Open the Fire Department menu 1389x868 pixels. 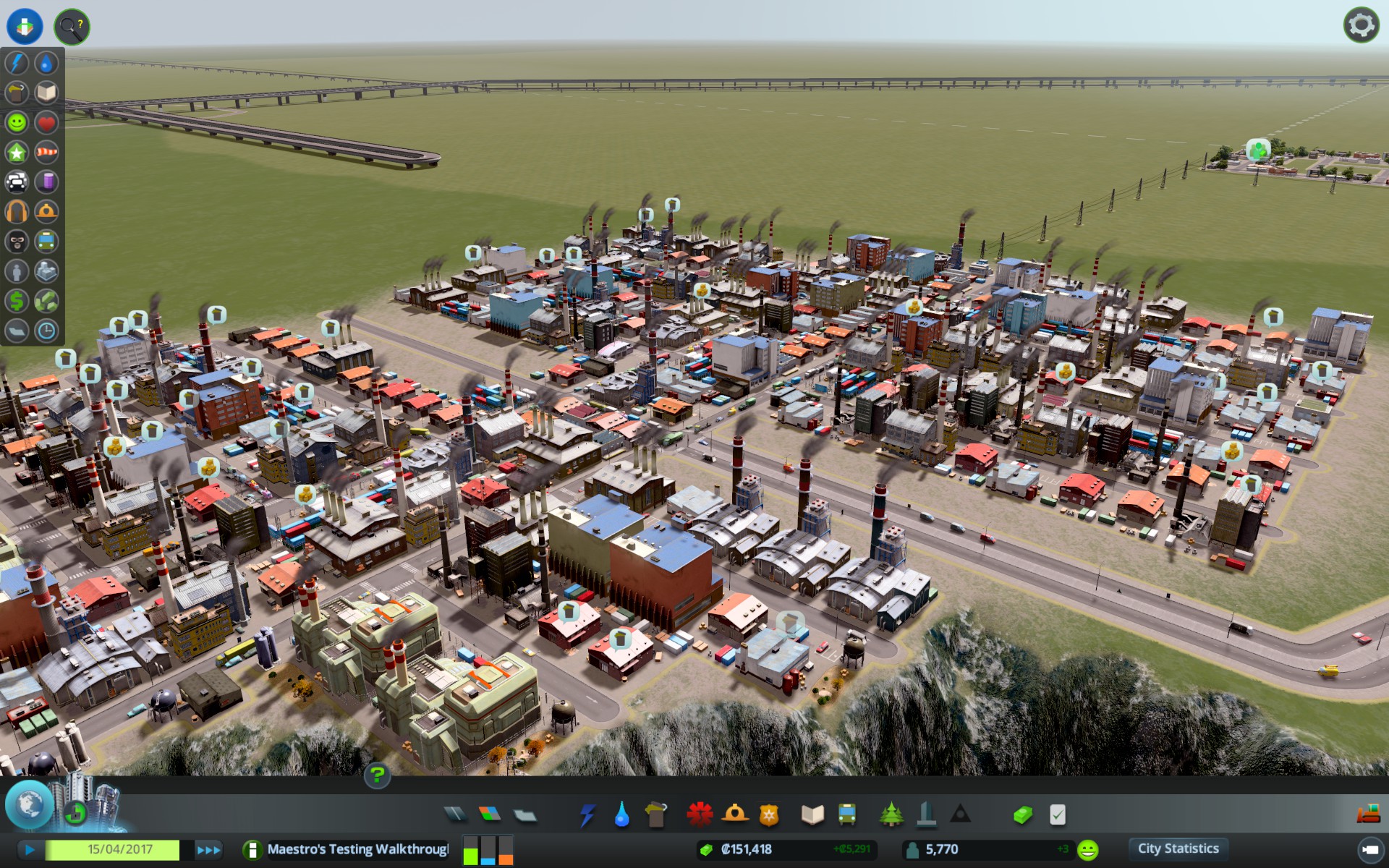[x=734, y=814]
